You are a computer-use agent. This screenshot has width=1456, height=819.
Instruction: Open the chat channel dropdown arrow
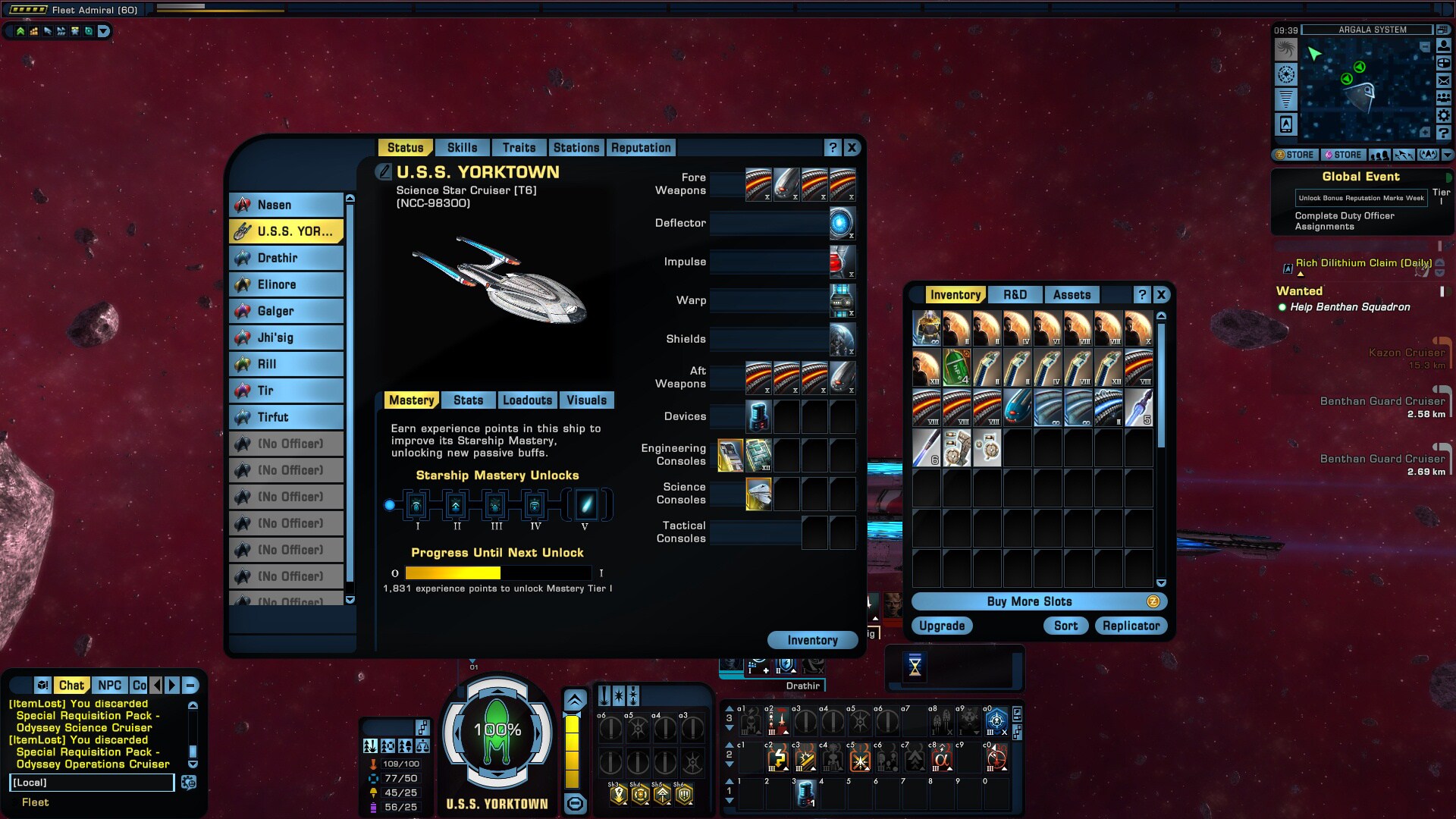[x=171, y=686]
